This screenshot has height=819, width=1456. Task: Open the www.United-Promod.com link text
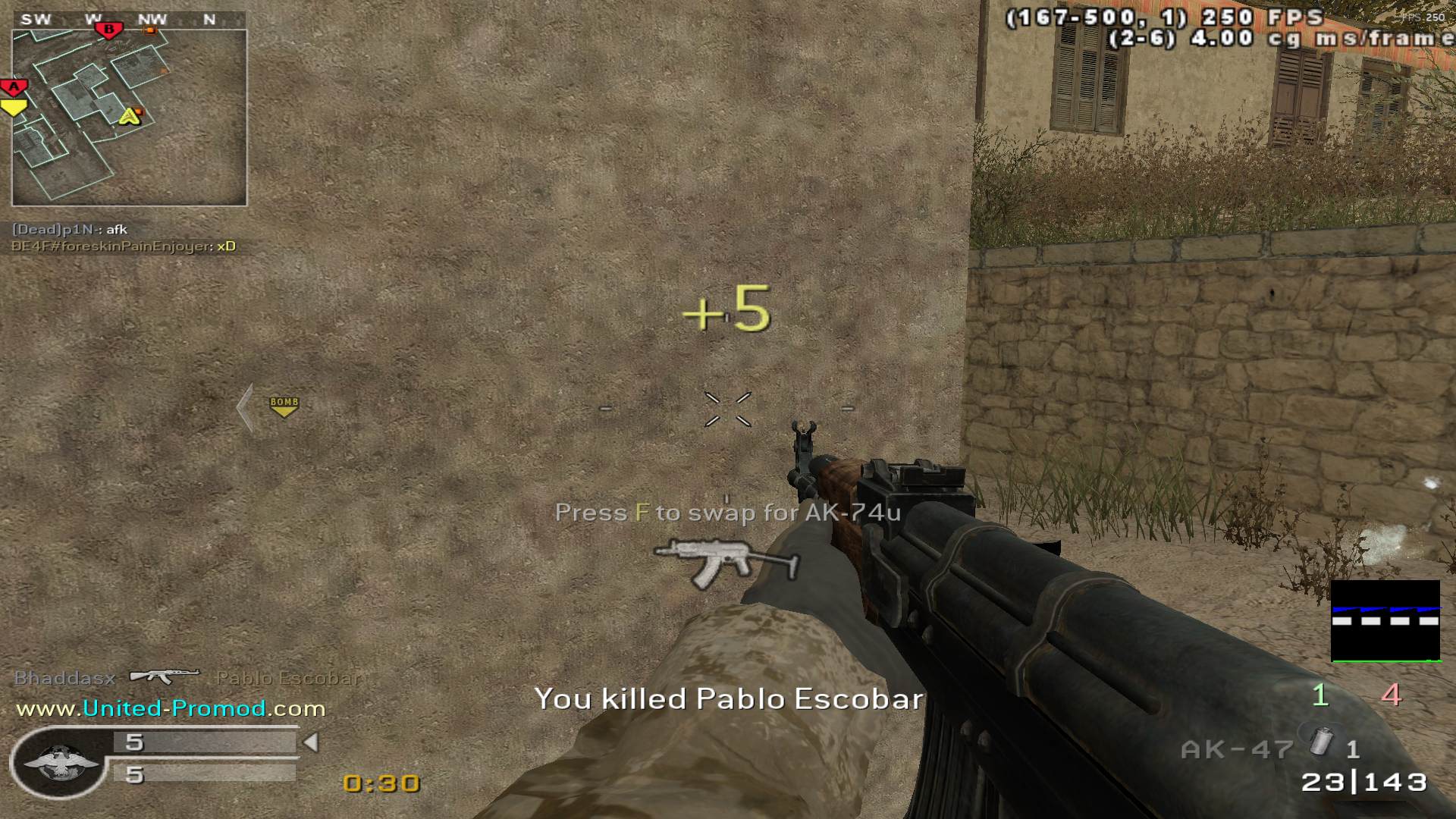[x=171, y=708]
